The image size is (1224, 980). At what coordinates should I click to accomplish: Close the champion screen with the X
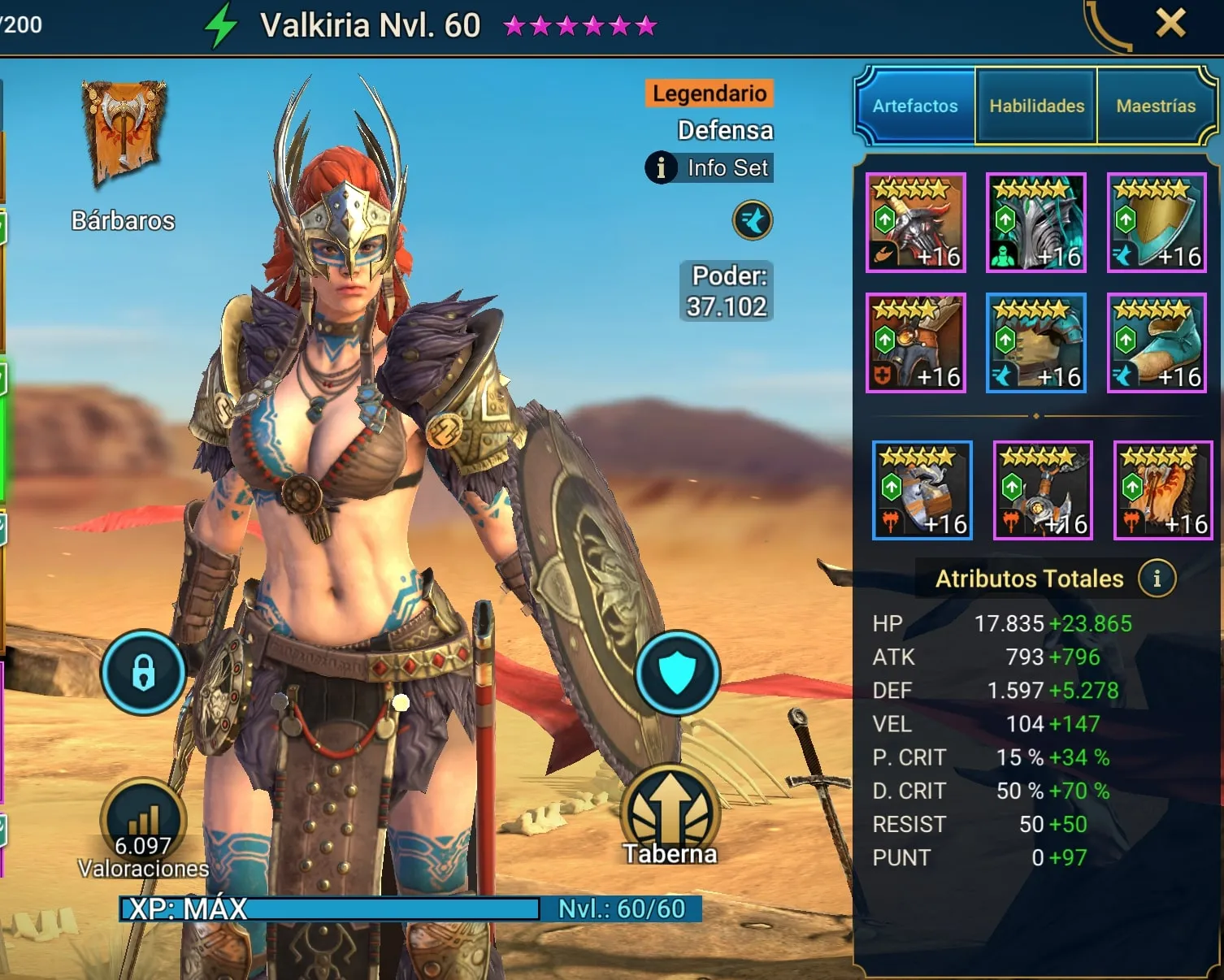(x=1170, y=24)
